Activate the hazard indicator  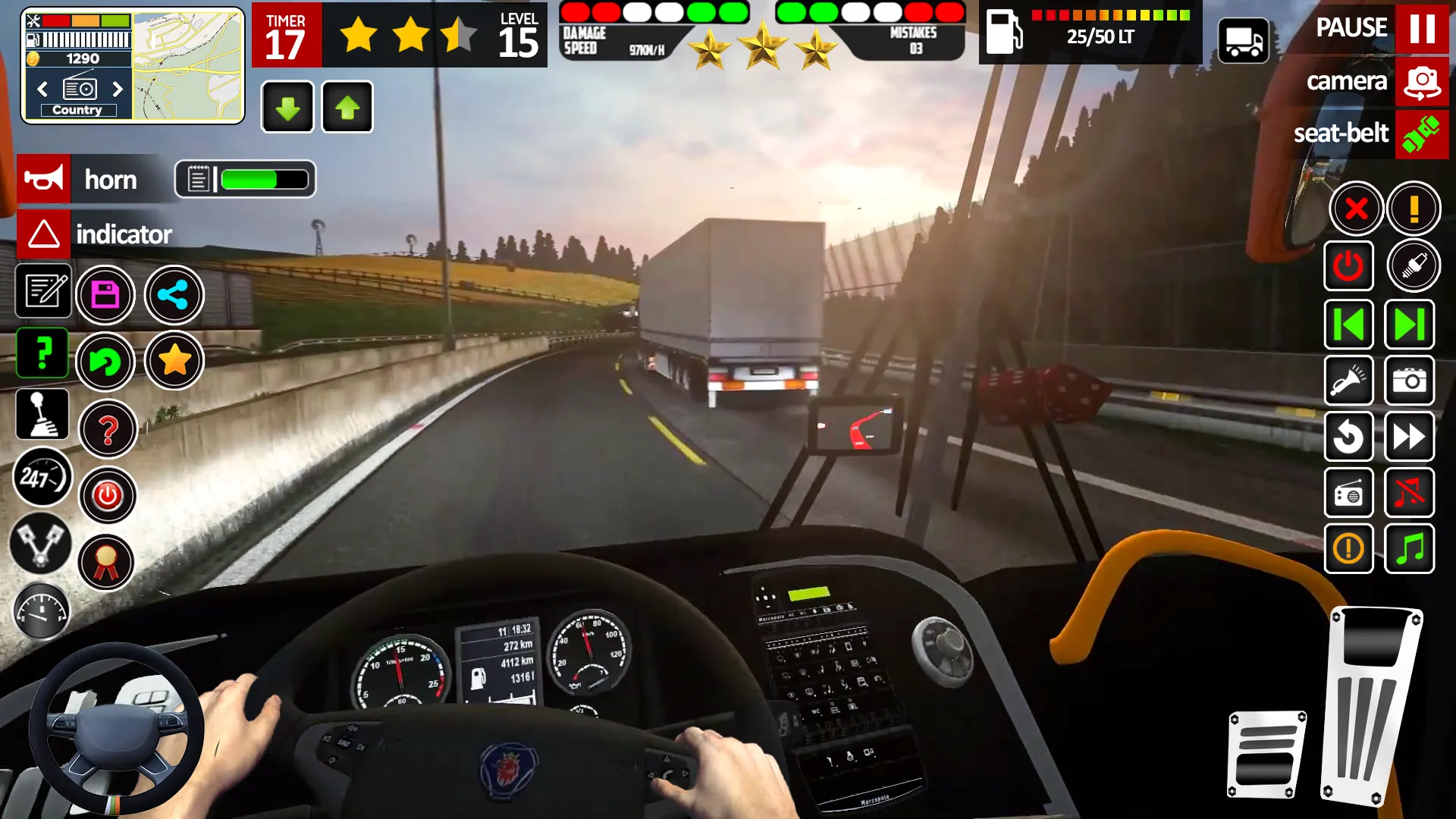[43, 234]
